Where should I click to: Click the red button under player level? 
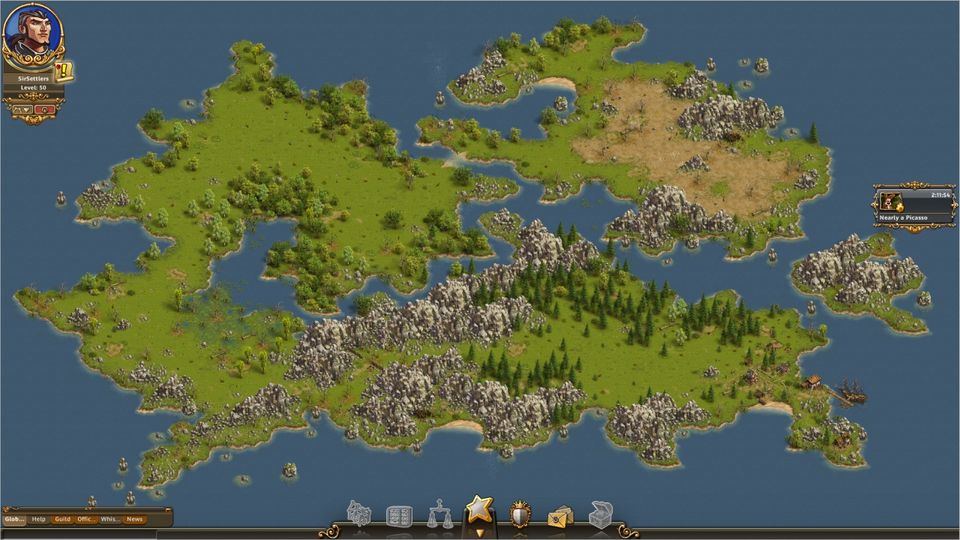click(x=45, y=109)
